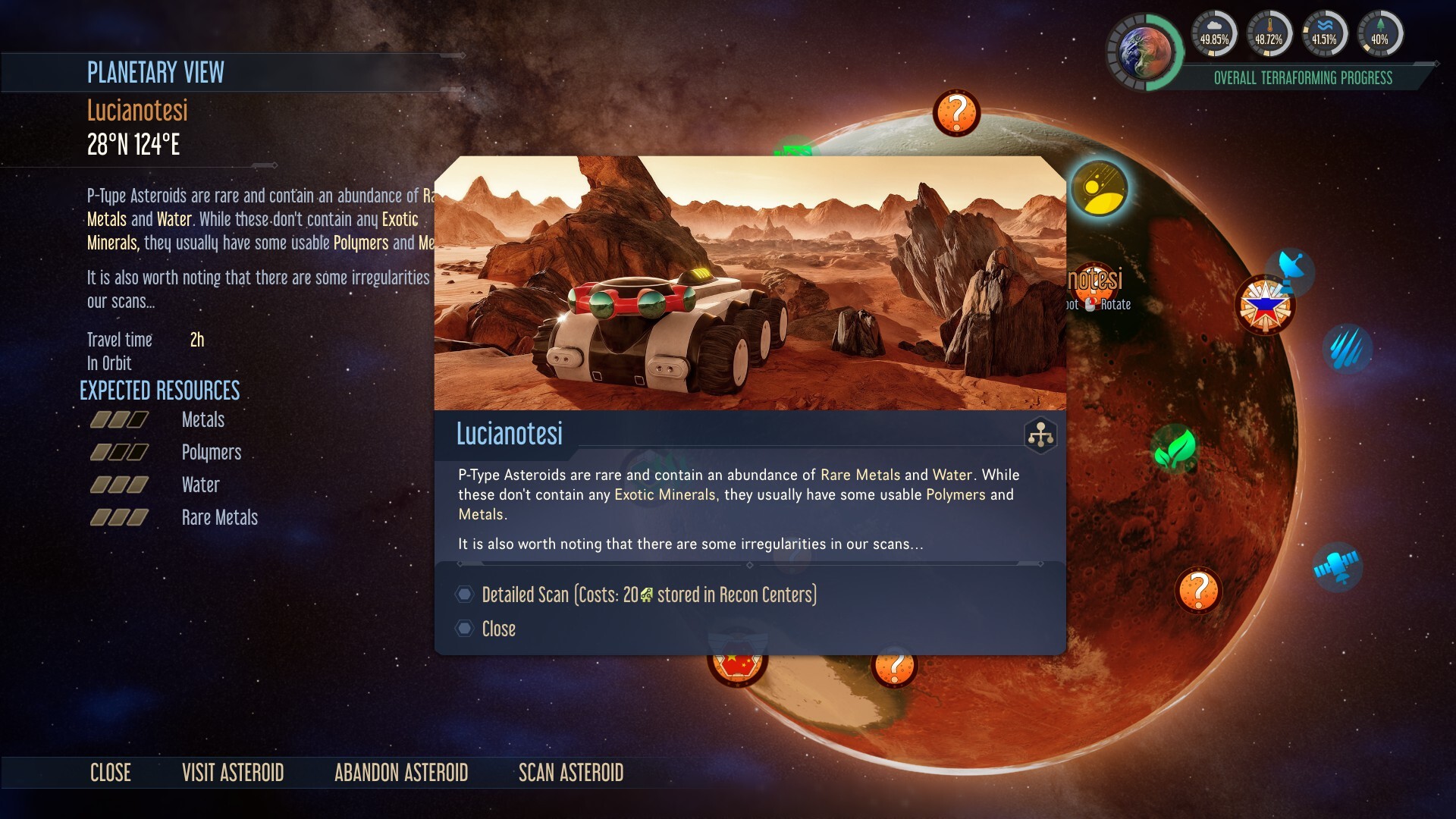This screenshot has height=819, width=1456.
Task: Select Visit Asteroid
Action: tap(233, 773)
